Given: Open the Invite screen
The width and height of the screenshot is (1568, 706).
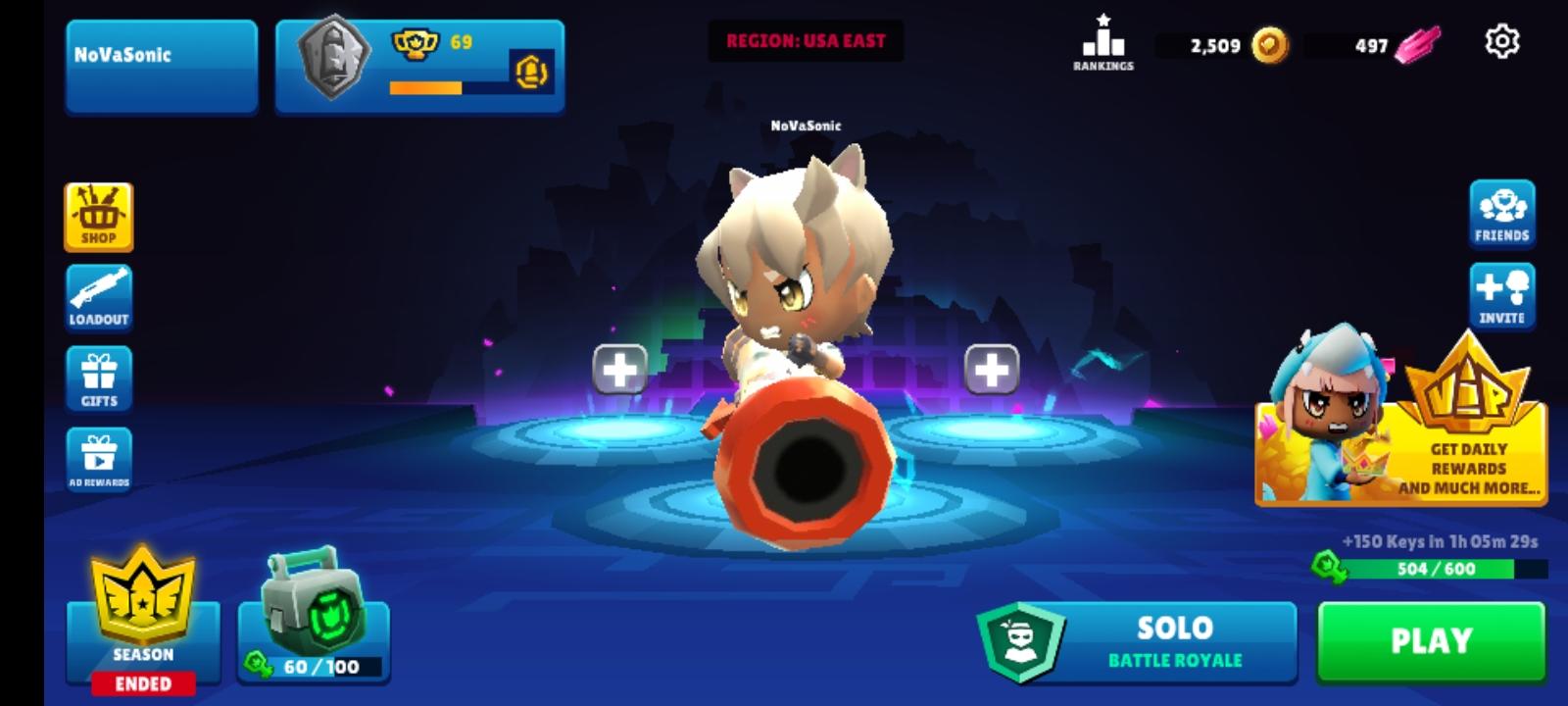Looking at the screenshot, I should 1499,294.
